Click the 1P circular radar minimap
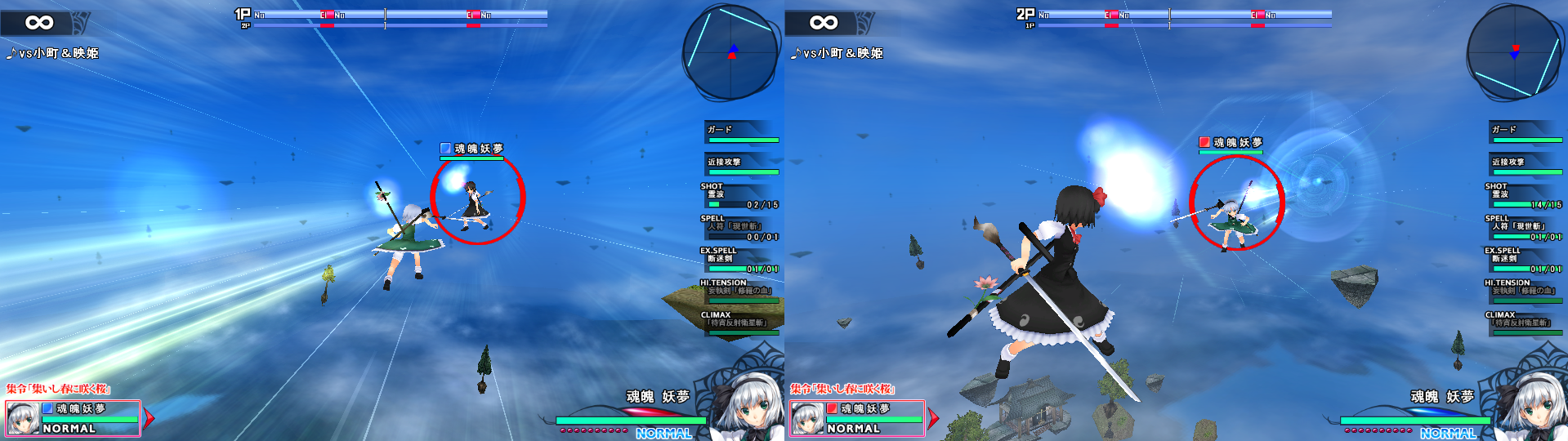The image size is (1568, 441). [730, 52]
